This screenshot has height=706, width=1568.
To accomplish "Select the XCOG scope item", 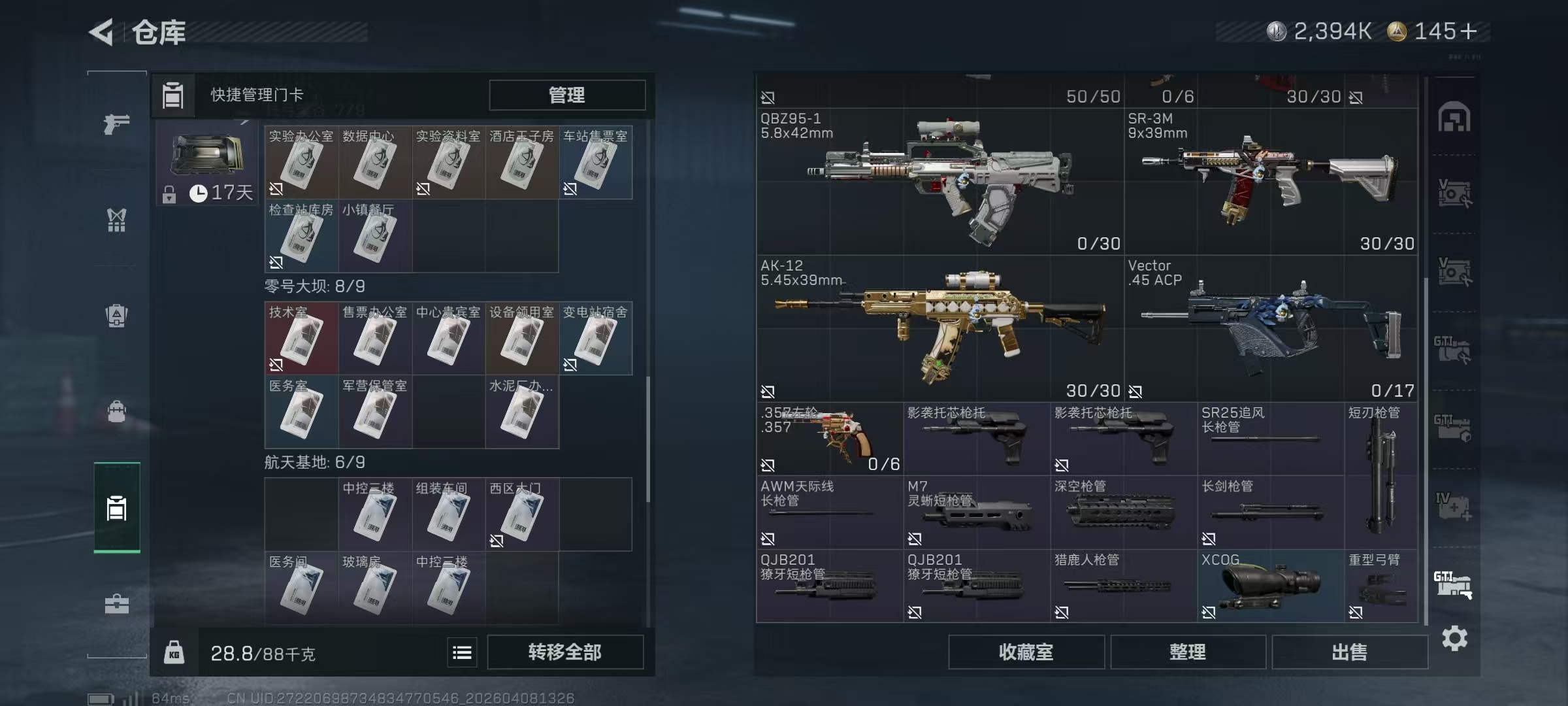I will (1270, 586).
